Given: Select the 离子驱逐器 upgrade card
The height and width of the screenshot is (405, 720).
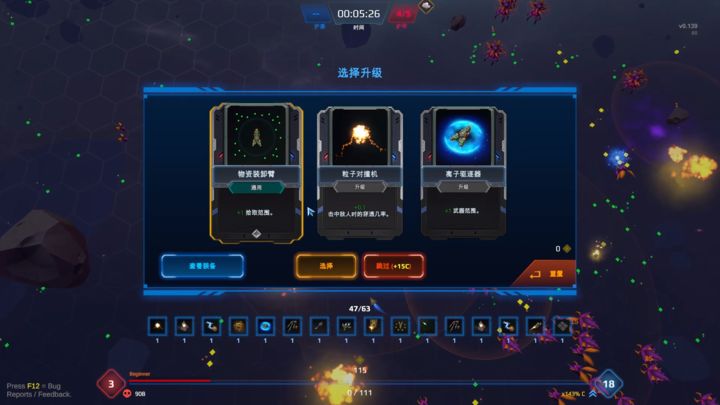Looking at the screenshot, I should click(463, 172).
